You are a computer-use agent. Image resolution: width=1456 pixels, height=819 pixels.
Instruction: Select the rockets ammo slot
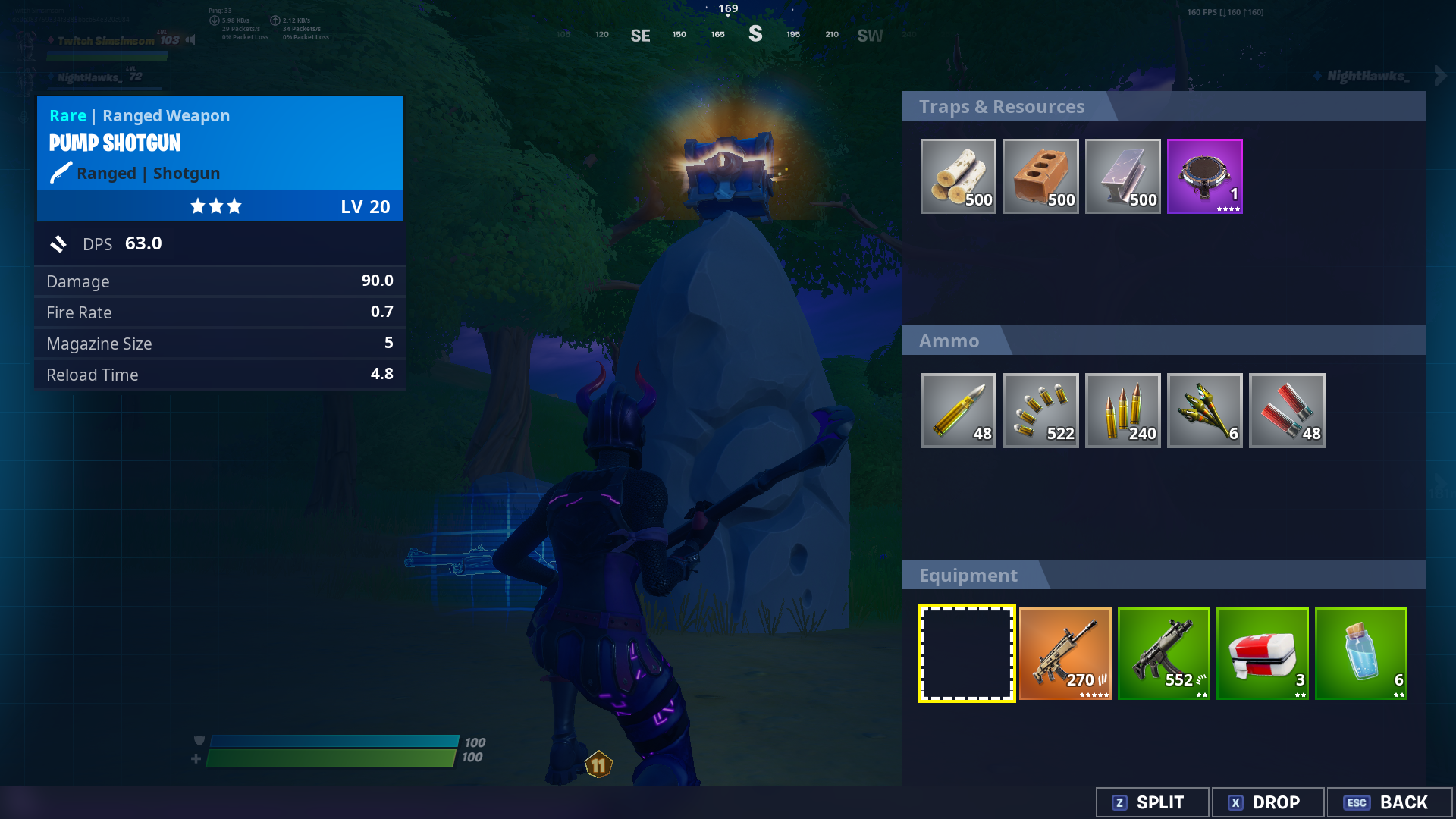click(1204, 410)
